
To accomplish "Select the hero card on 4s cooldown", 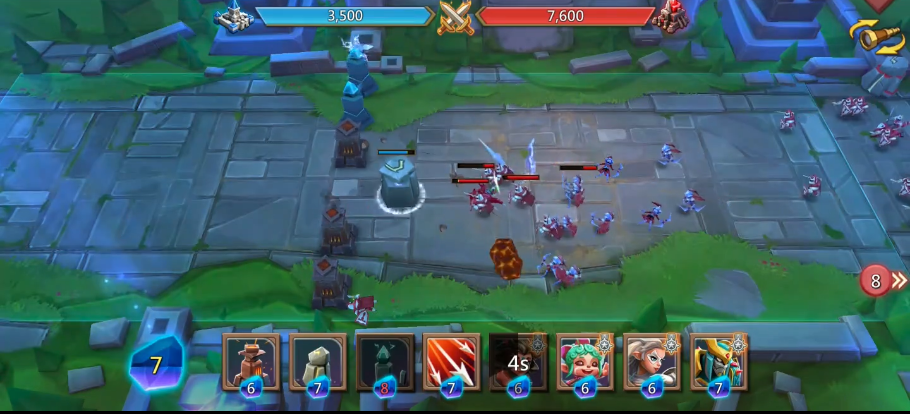I will coord(518,360).
